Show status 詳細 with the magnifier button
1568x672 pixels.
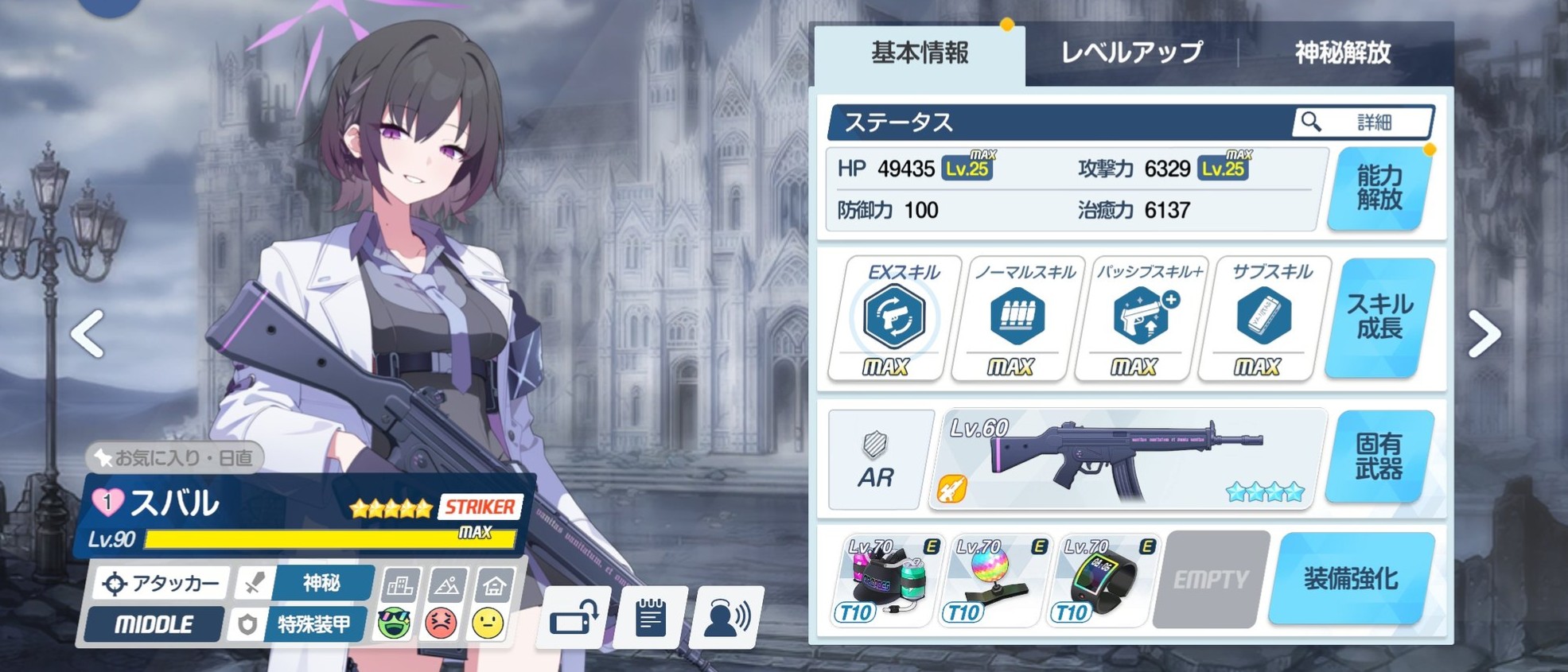(x=1363, y=122)
